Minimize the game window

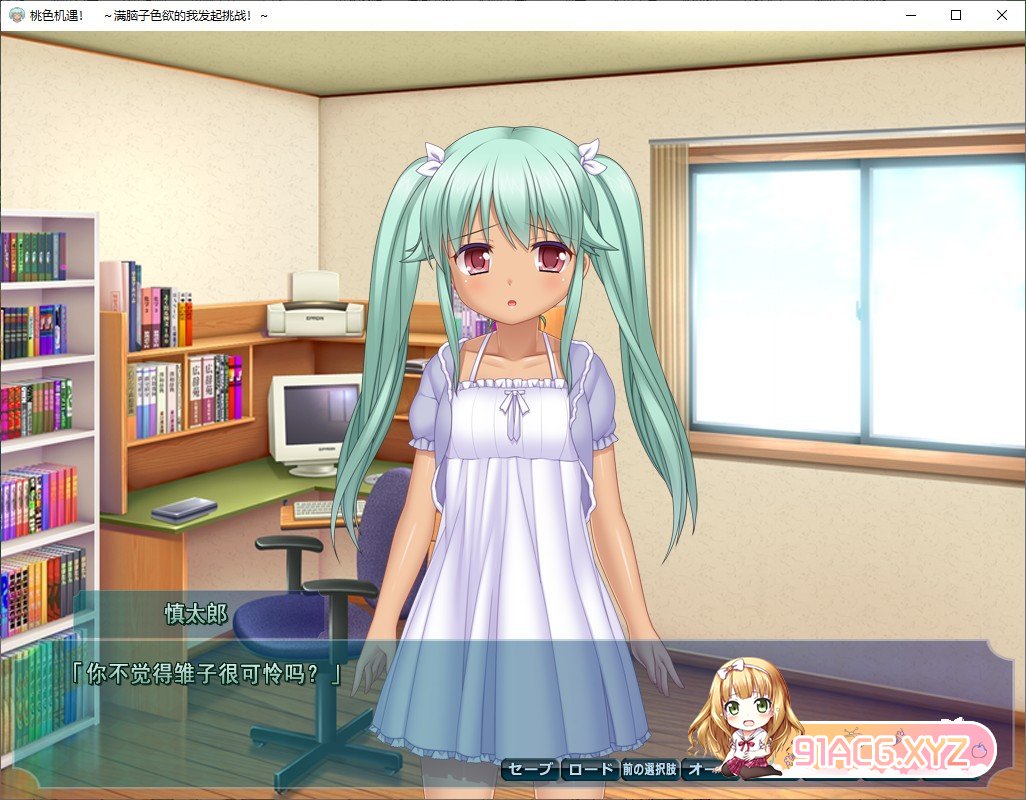pyautogui.click(x=910, y=15)
